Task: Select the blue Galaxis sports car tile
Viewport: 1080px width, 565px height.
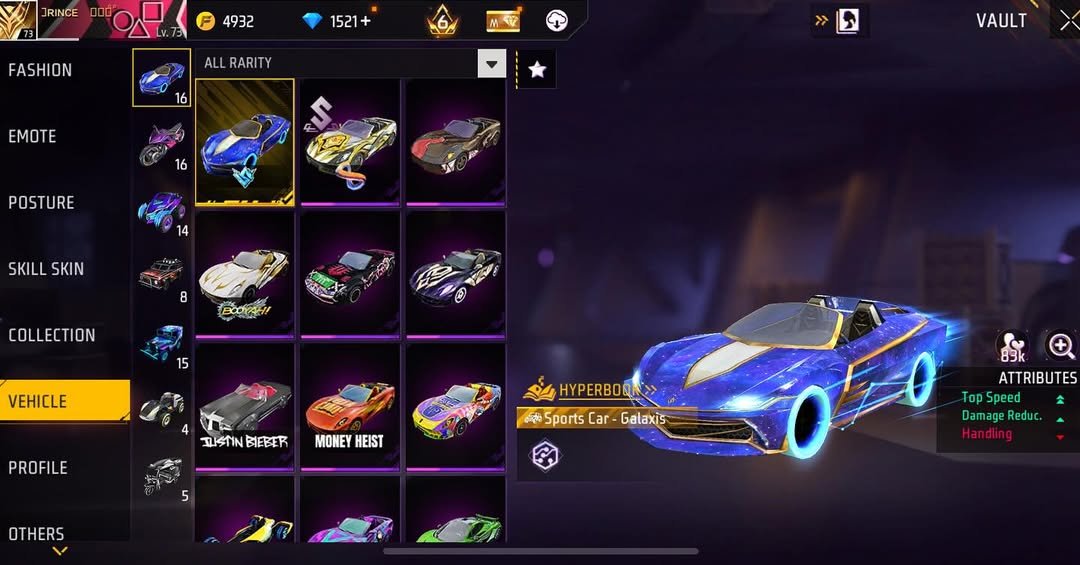Action: point(245,141)
